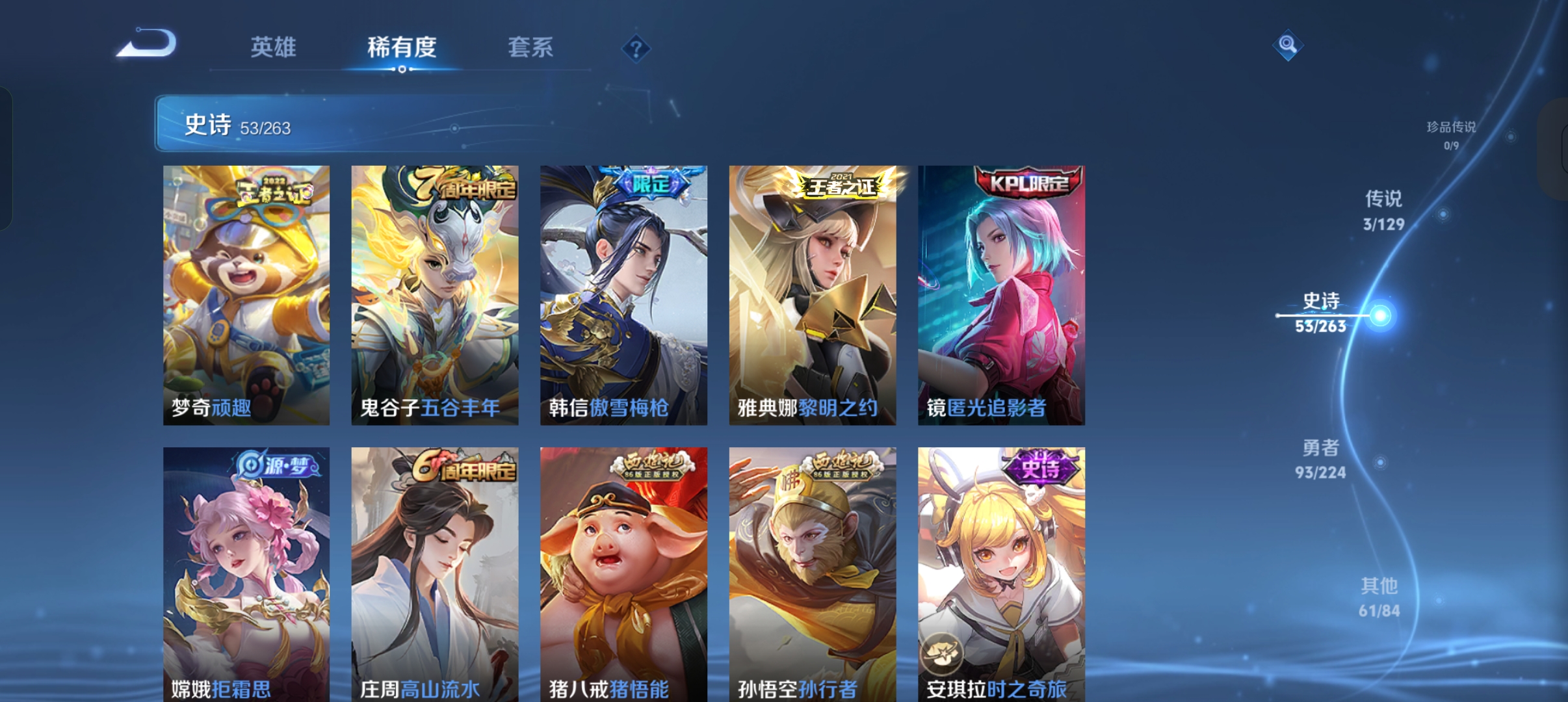The width and height of the screenshot is (1568, 702).
Task: View the 雅典娜 黎明之约 skin card
Action: [813, 295]
